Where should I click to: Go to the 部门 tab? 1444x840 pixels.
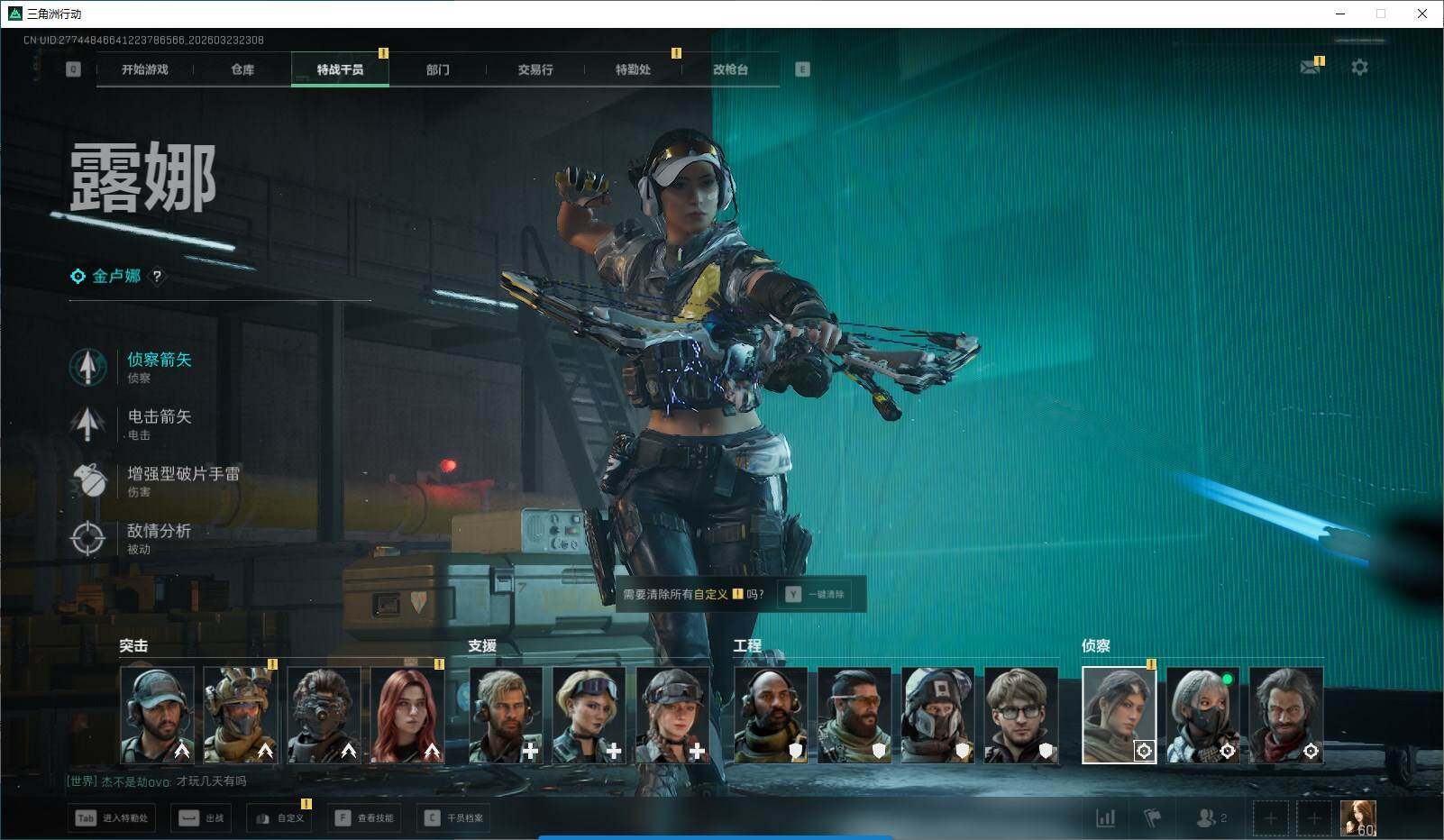(x=438, y=69)
